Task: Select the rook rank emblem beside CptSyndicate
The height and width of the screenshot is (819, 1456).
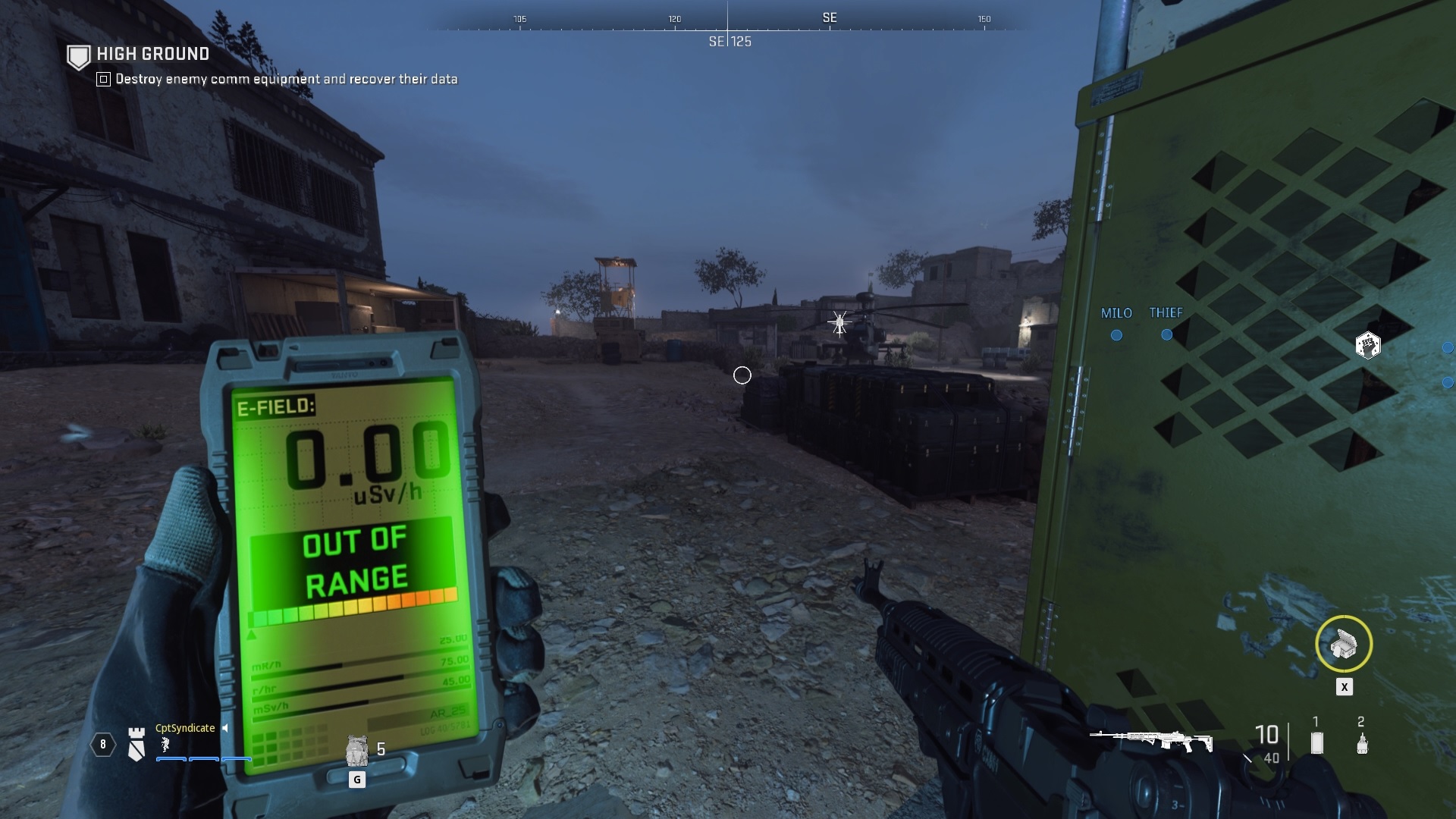Action: [136, 745]
